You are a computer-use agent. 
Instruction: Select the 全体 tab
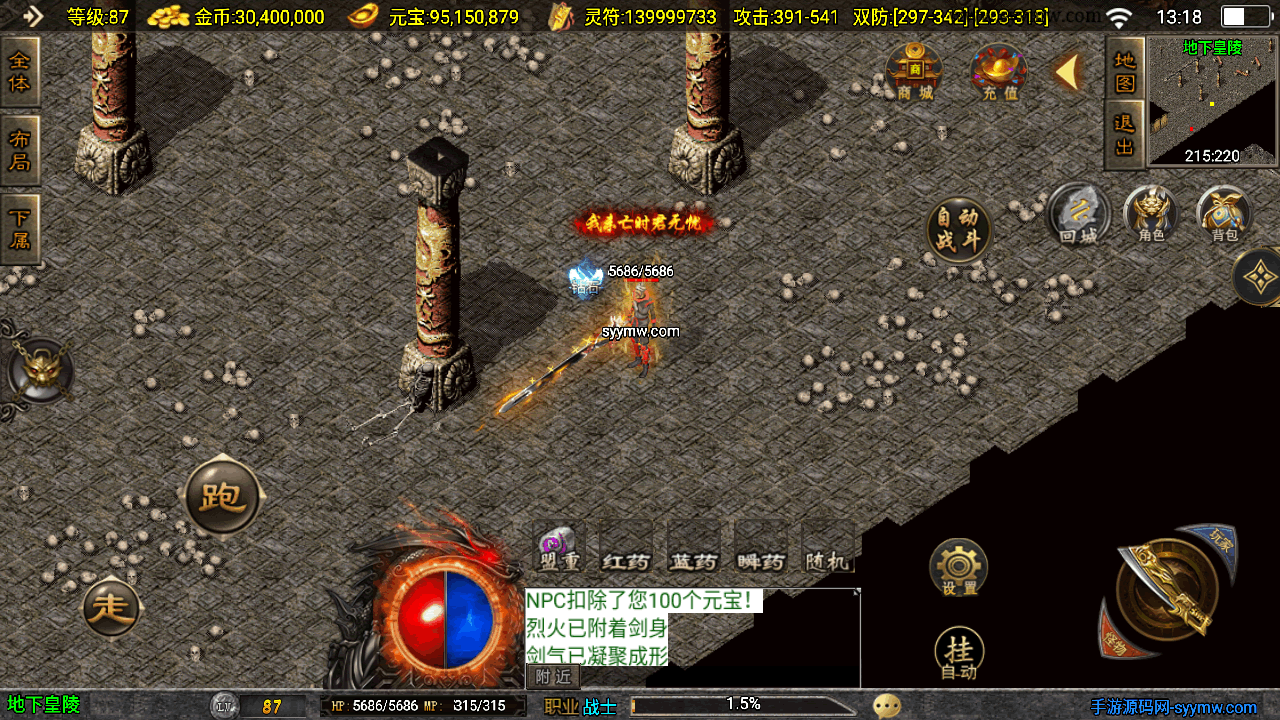(x=20, y=72)
